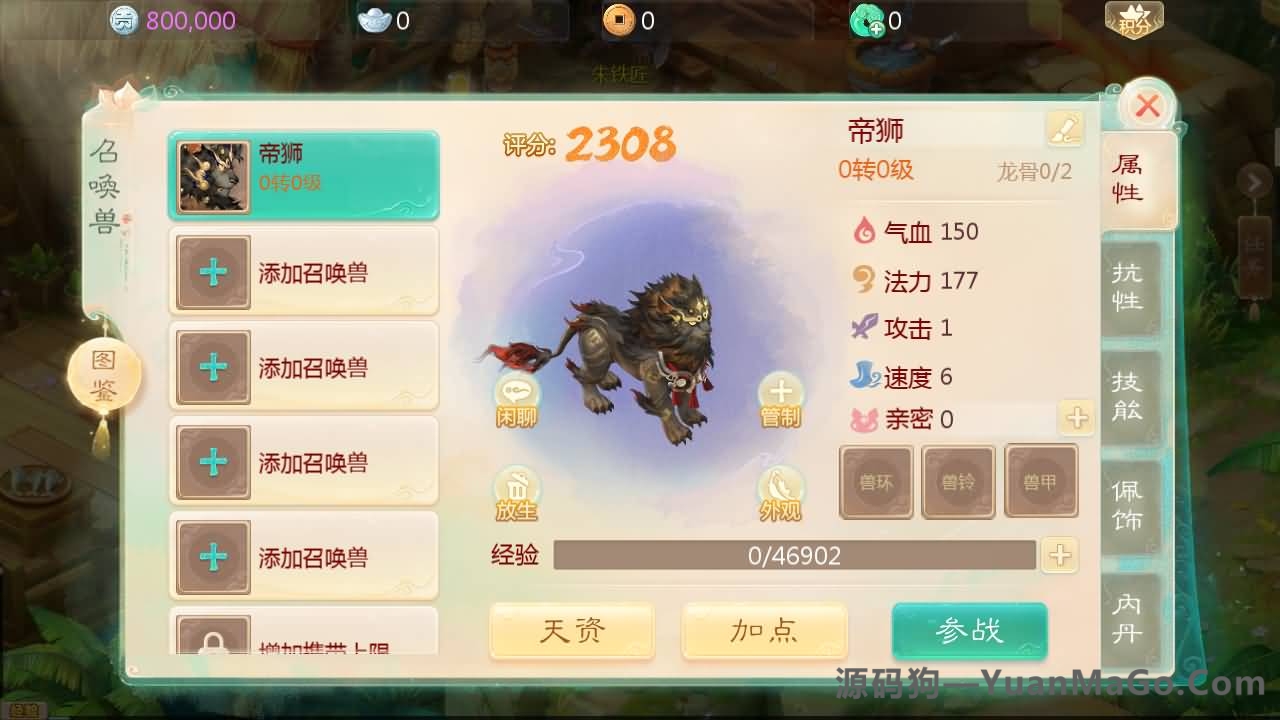The image size is (1280, 720).
Task: Open the 技能 tab
Action: coord(1131,396)
